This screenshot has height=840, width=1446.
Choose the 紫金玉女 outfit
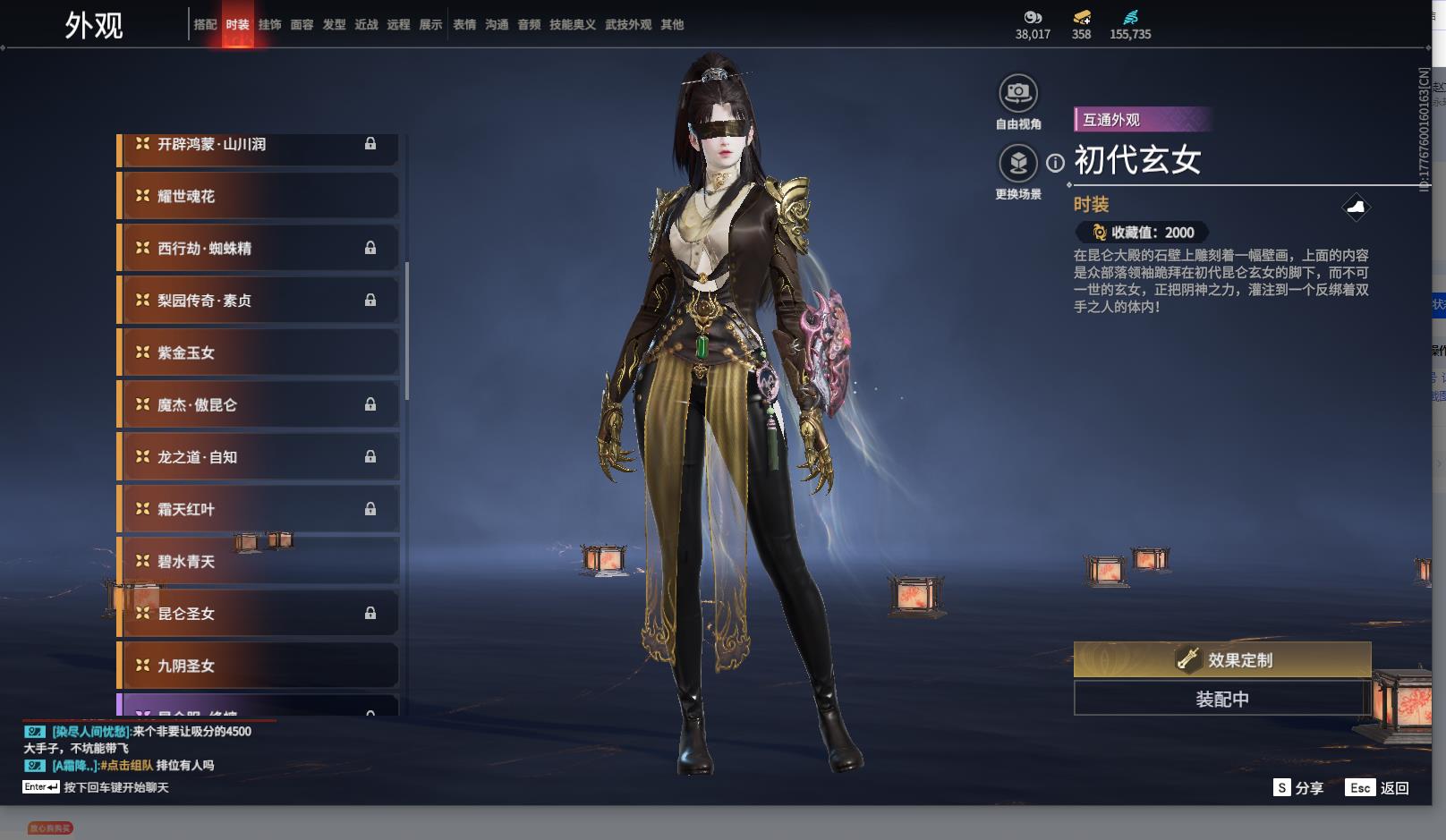[x=259, y=352]
